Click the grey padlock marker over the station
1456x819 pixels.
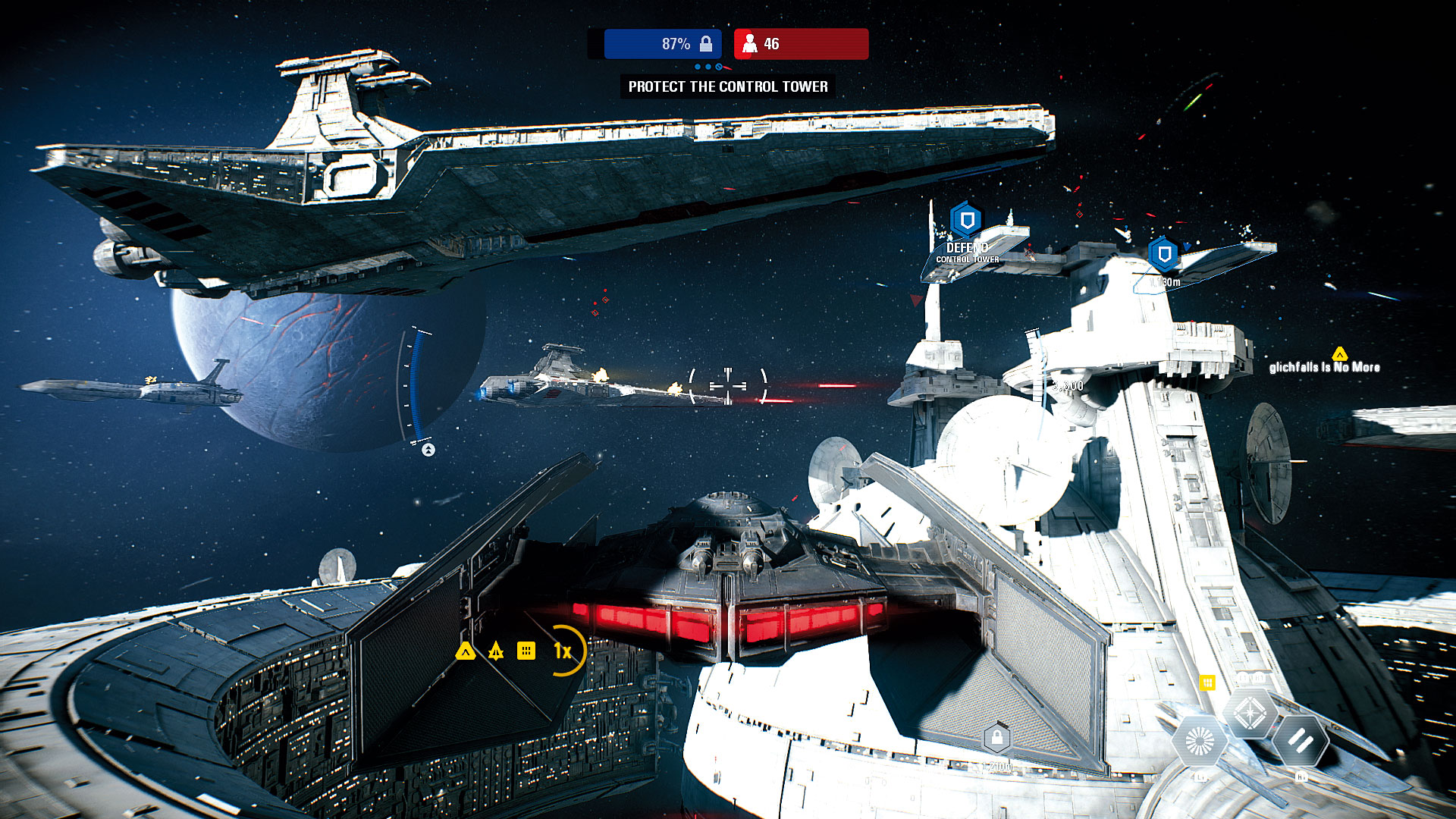click(x=996, y=737)
